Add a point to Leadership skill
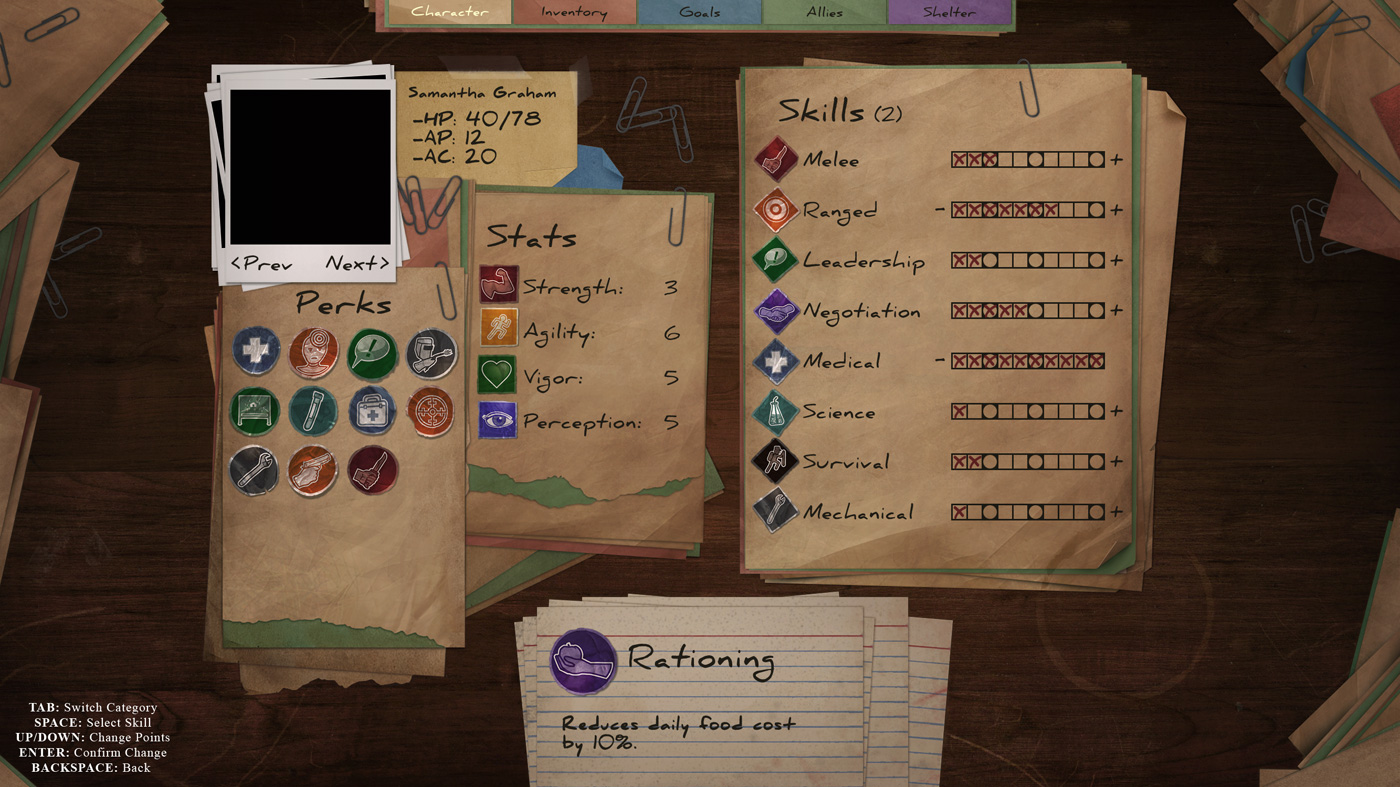Image resolution: width=1400 pixels, height=787 pixels. 1116,261
